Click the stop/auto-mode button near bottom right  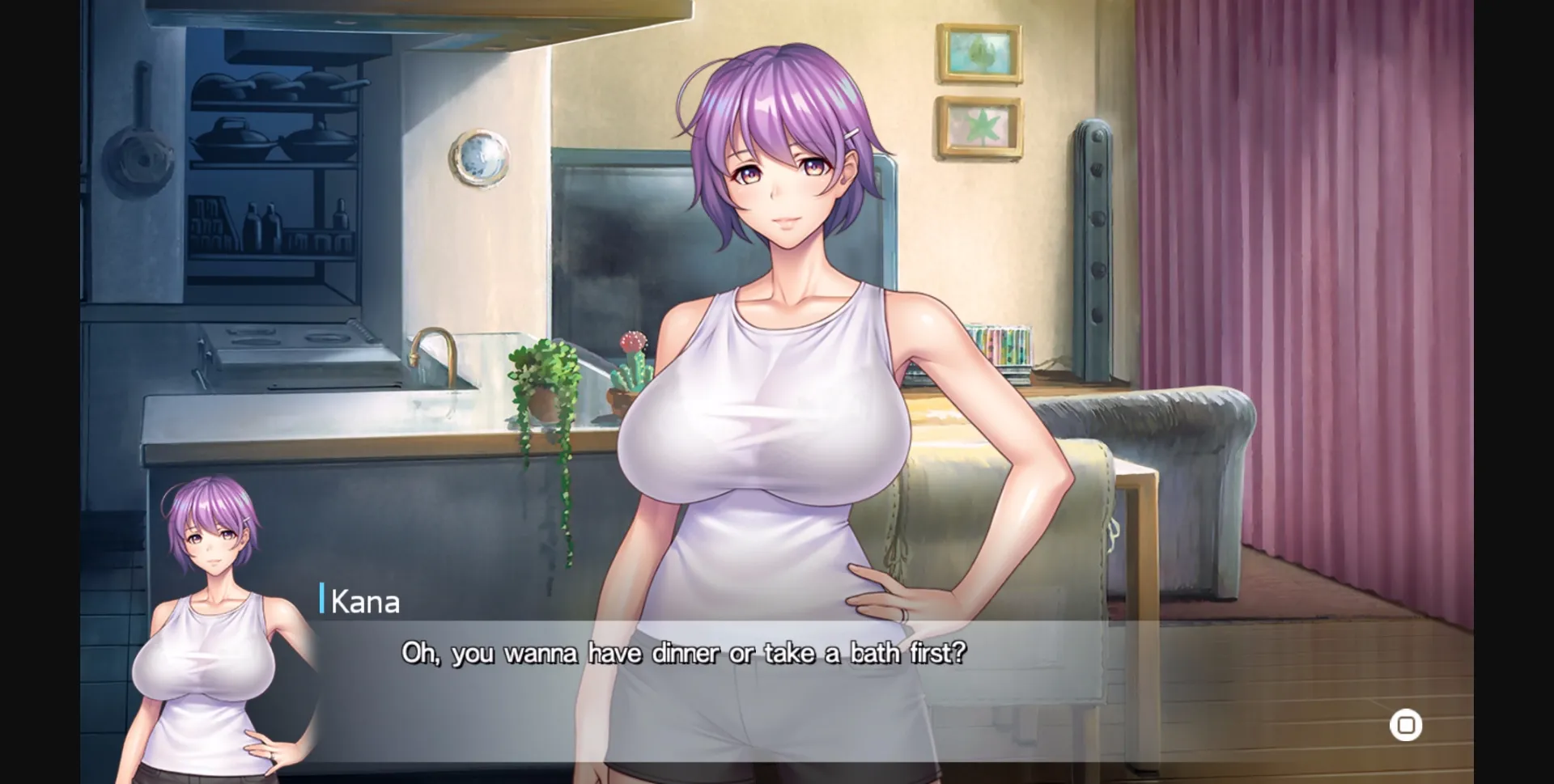[x=1407, y=725]
